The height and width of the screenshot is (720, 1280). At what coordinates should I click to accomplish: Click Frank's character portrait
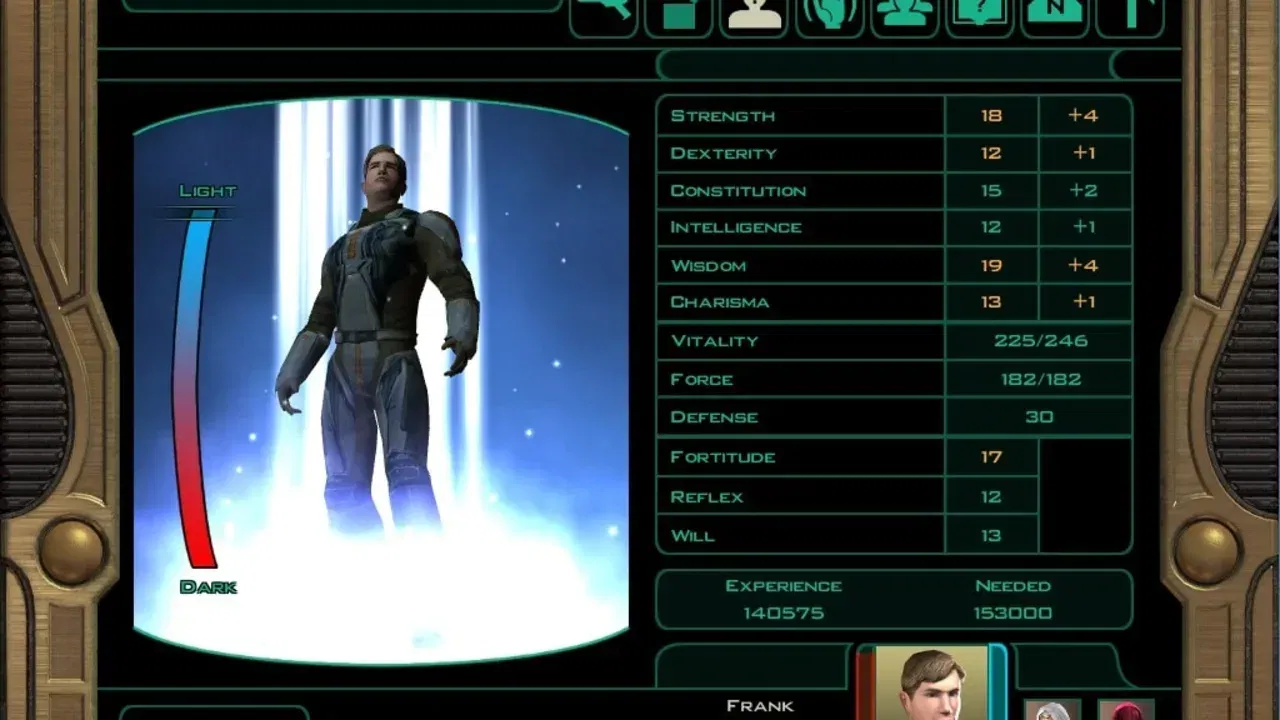[931, 686]
